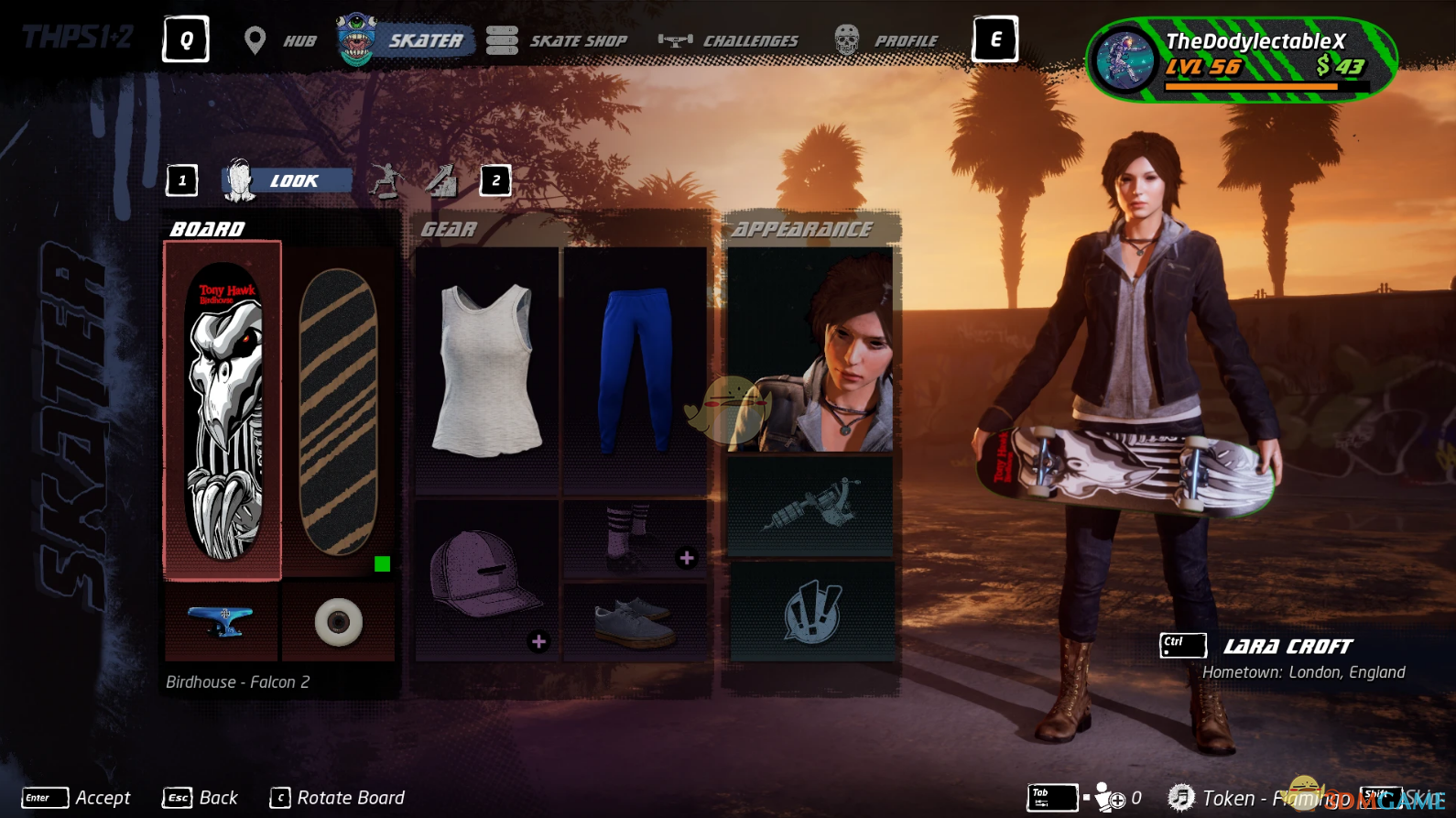1456x818 pixels.
Task: Pick the blue trucks slot
Action: click(221, 622)
